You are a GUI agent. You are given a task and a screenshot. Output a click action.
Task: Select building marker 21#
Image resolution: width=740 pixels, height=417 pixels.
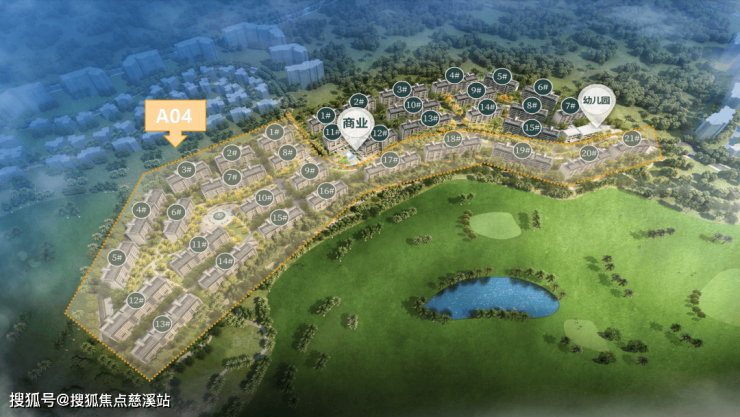tap(631, 138)
